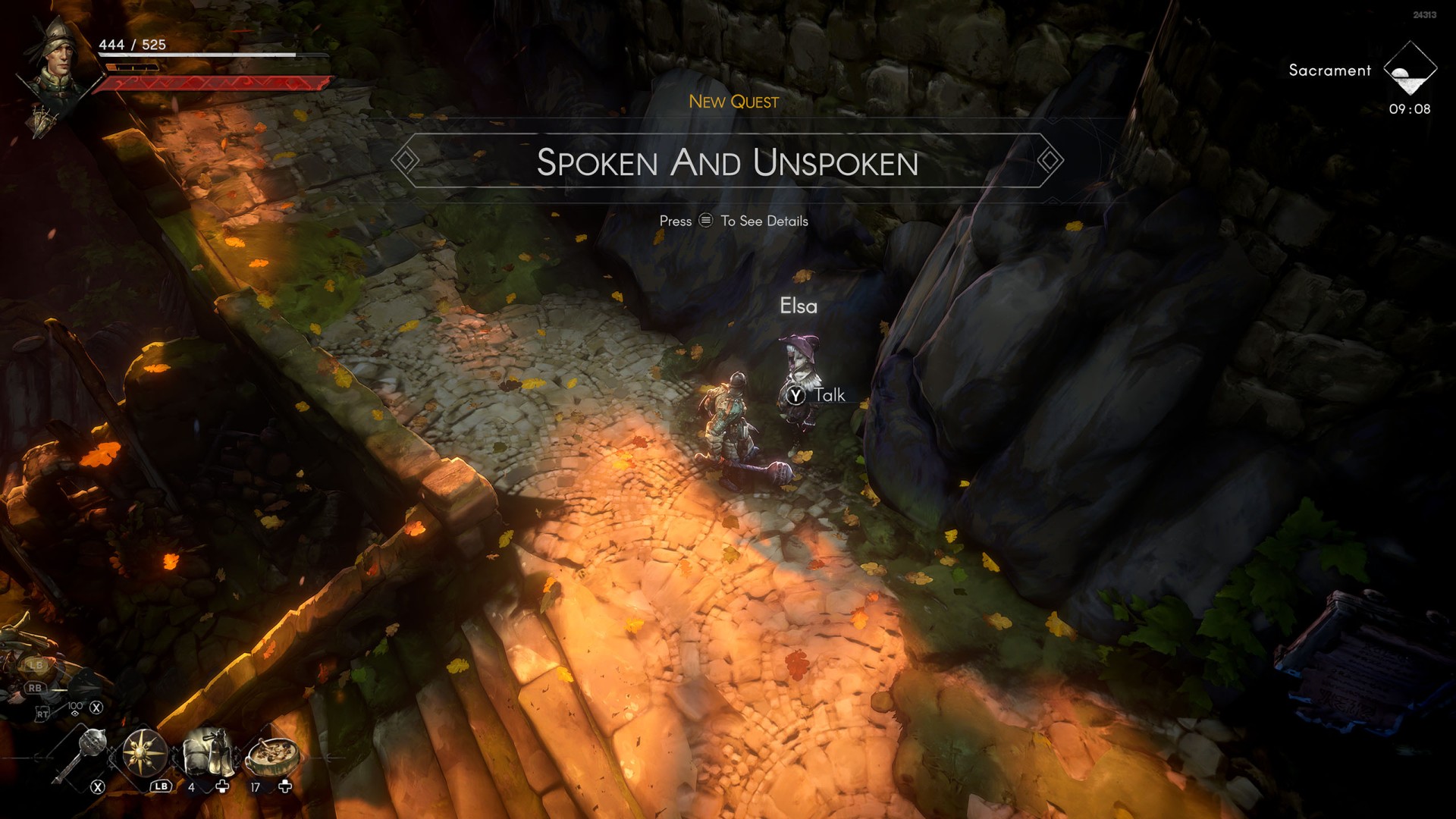Viewport: 1456px width, 819px height.
Task: Use the bandage and bottle consumable
Action: click(206, 752)
